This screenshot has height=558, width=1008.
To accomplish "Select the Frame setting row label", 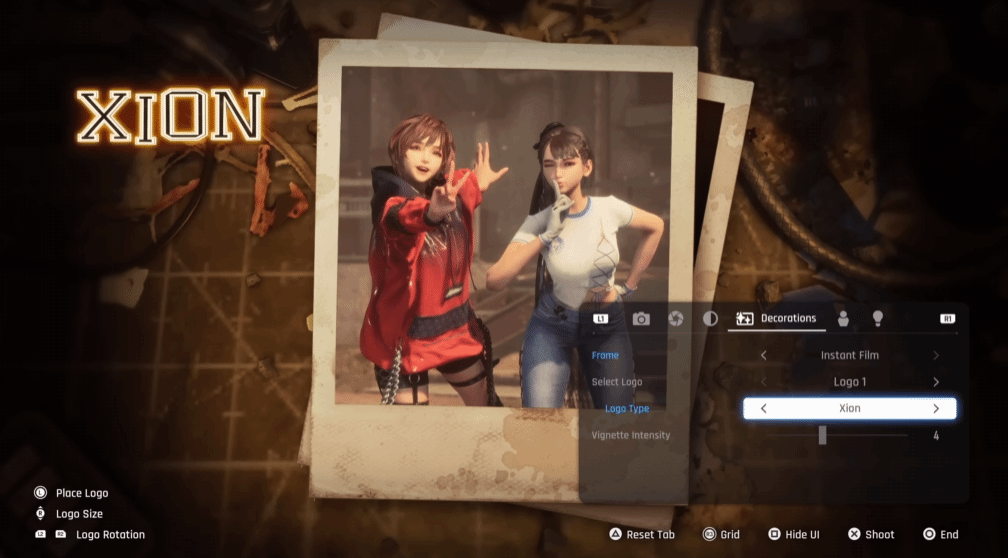I will 605,355.
